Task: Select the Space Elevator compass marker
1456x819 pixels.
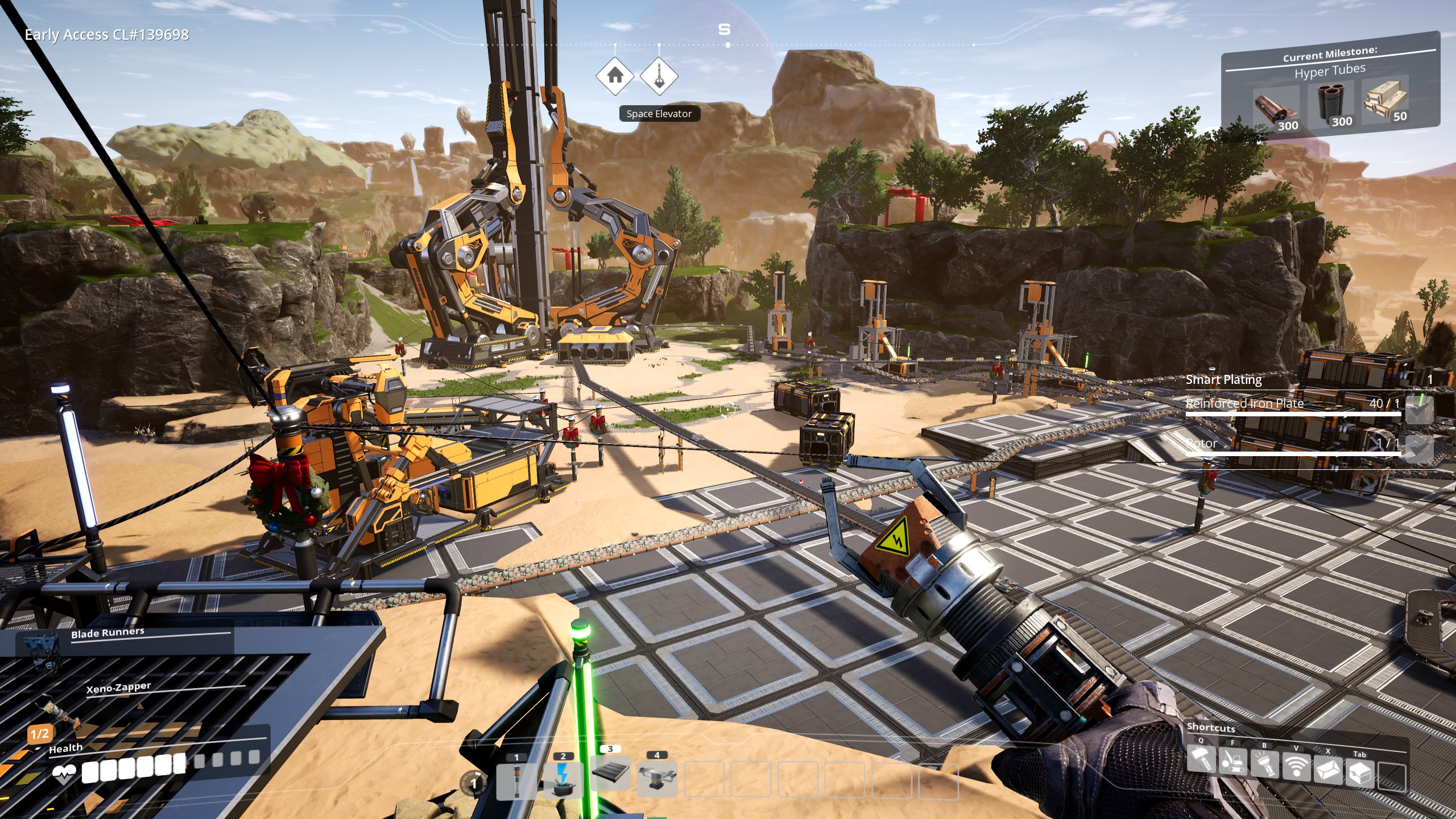Action: coord(659,75)
